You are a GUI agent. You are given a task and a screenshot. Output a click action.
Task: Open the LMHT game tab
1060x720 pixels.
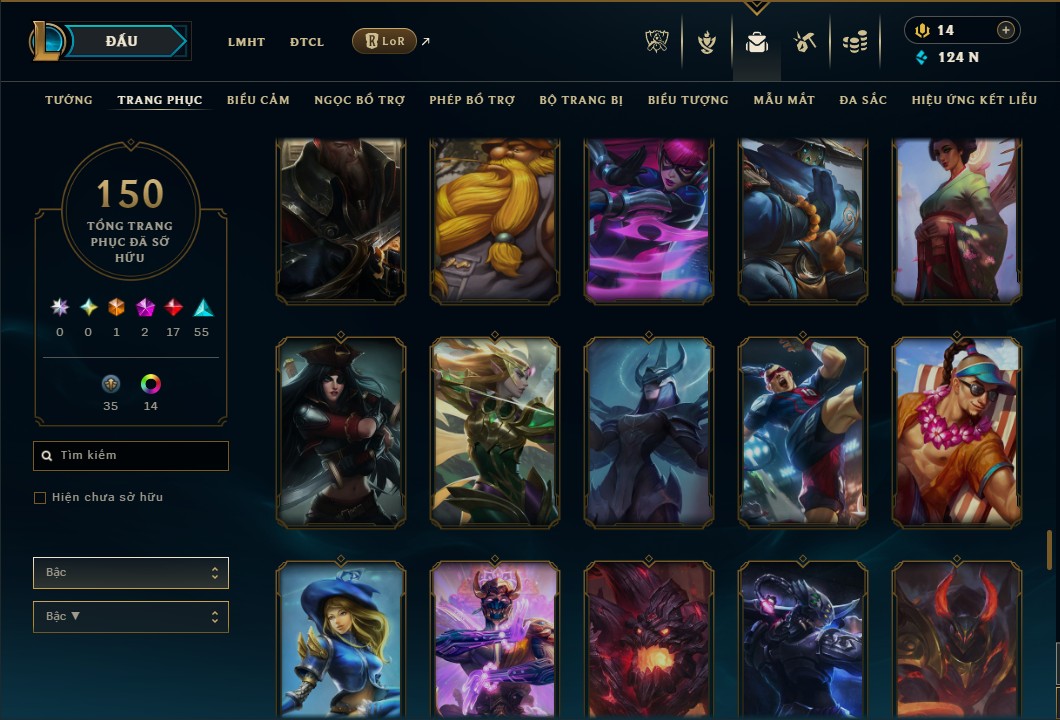[246, 42]
